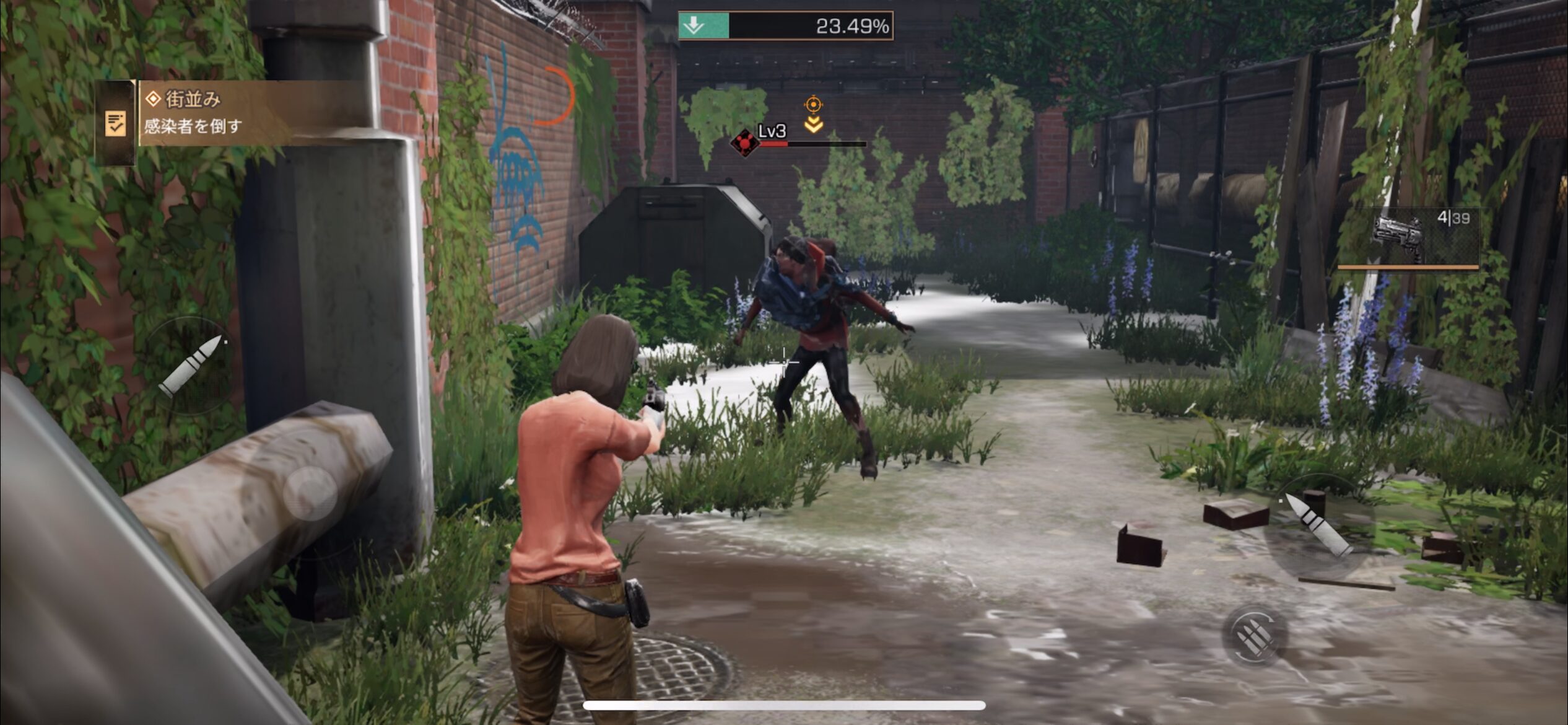Tap the quest checklist icon
Screen dimensions: 1568x725
(115, 123)
